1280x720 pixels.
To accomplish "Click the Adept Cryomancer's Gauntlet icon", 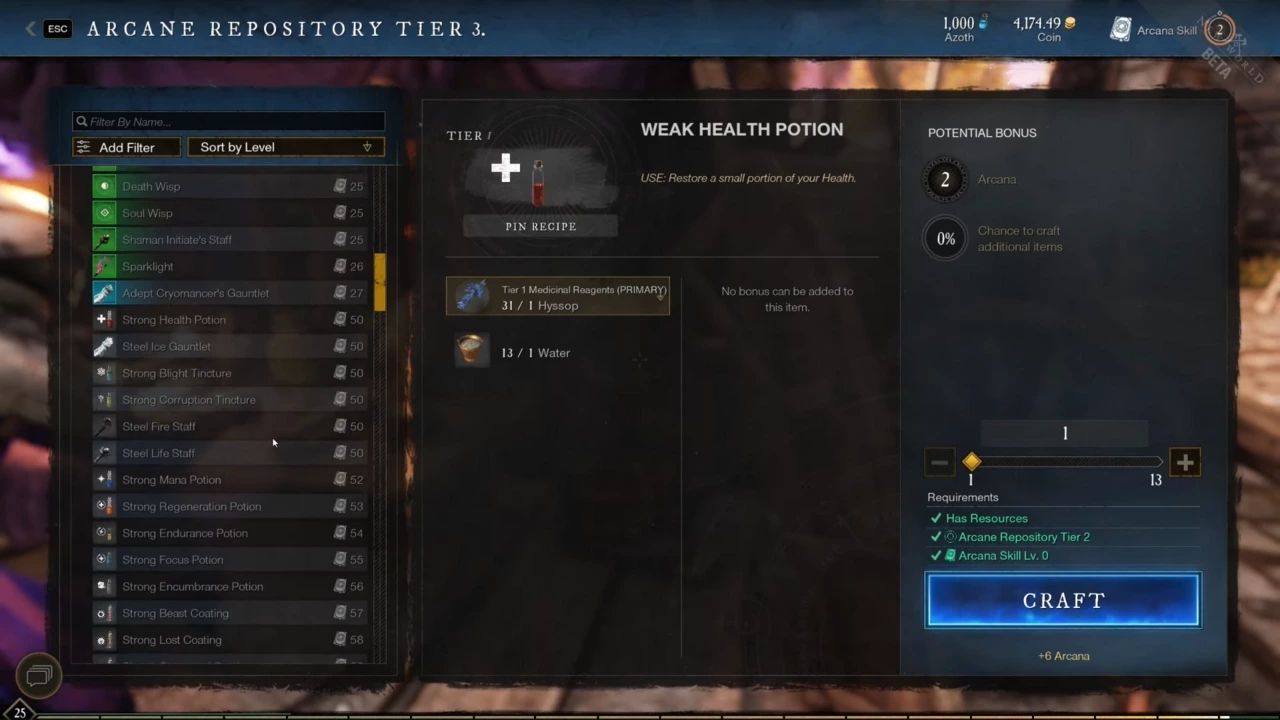I will click(x=105, y=293).
